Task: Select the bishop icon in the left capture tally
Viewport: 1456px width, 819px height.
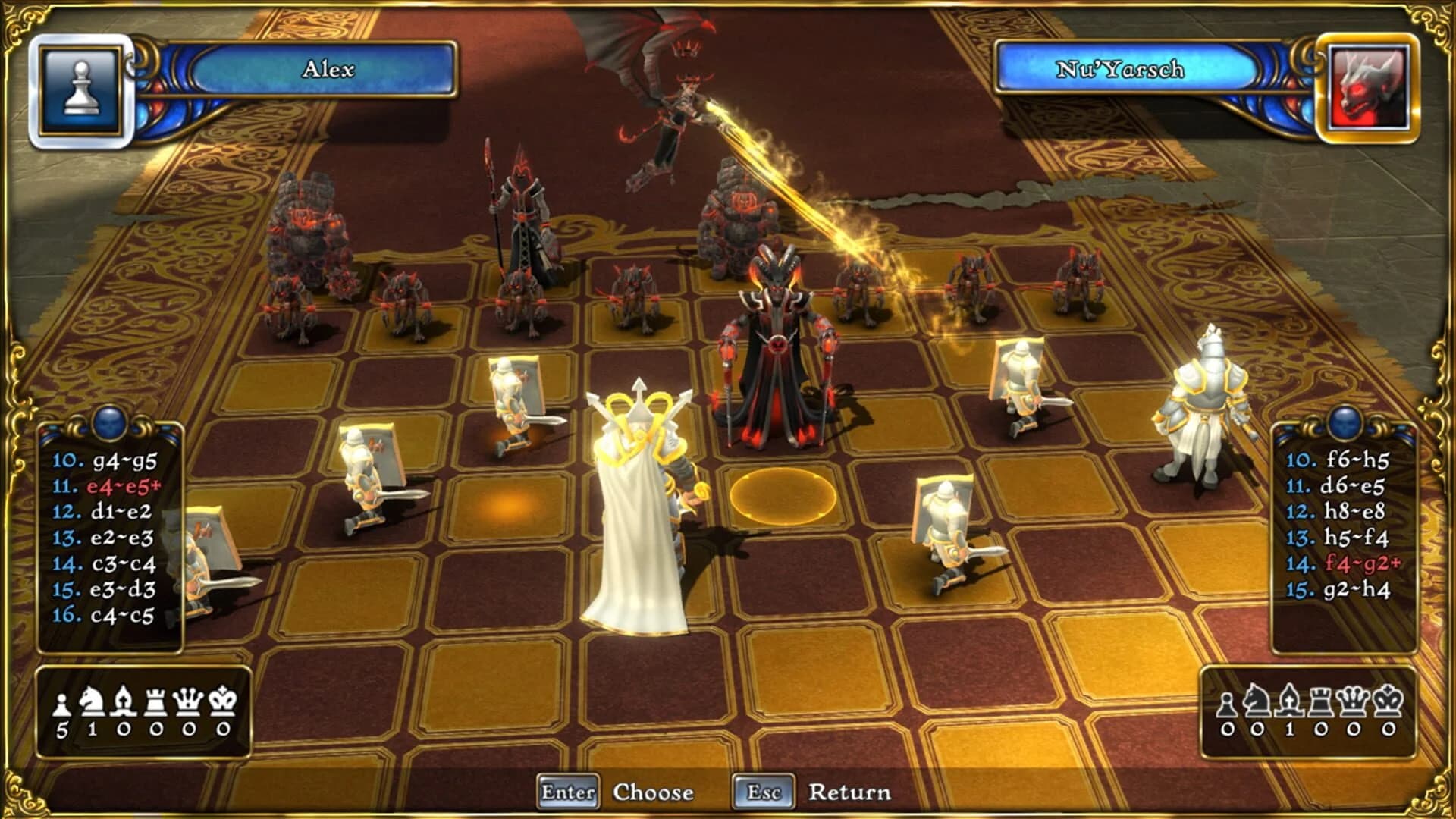Action: (x=123, y=701)
